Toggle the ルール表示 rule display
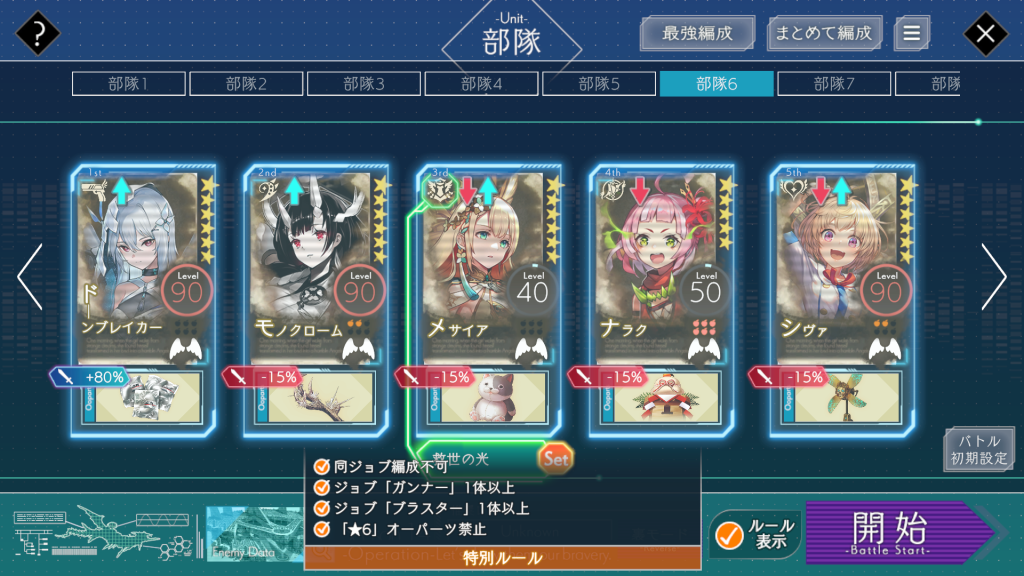1024x576 pixels. [x=755, y=534]
